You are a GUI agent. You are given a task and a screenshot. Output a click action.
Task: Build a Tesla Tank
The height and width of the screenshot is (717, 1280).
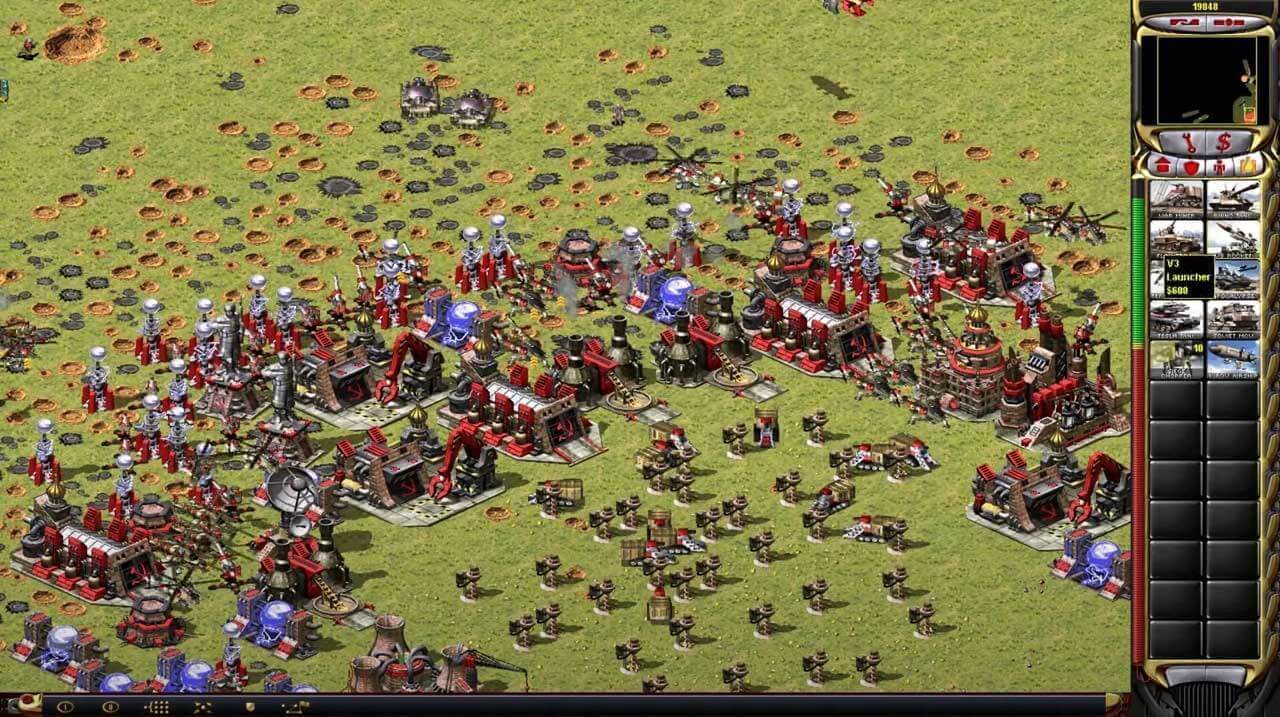tap(1176, 318)
